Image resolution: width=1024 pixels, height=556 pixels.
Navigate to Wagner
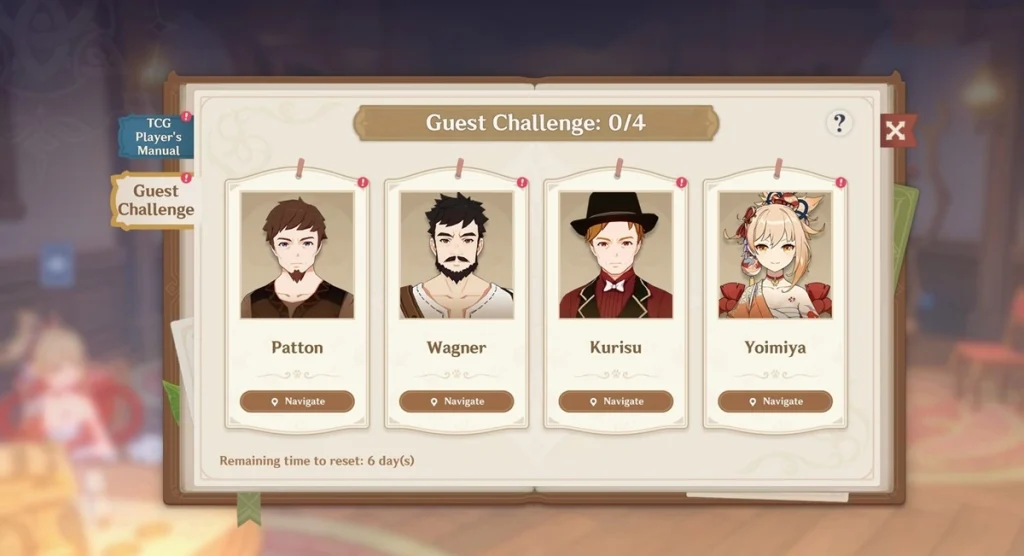[456, 401]
